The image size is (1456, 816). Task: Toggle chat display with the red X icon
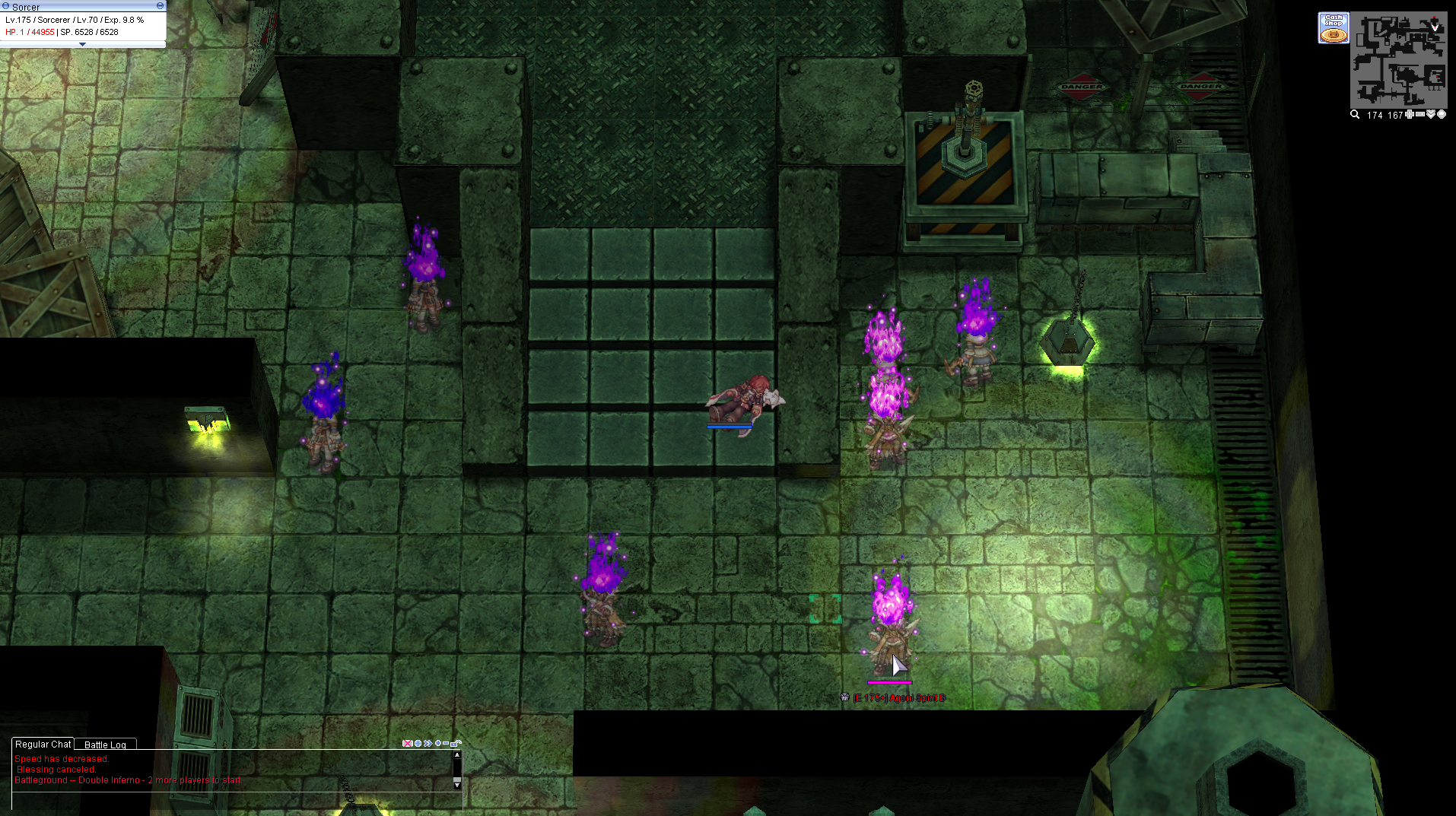coord(408,743)
